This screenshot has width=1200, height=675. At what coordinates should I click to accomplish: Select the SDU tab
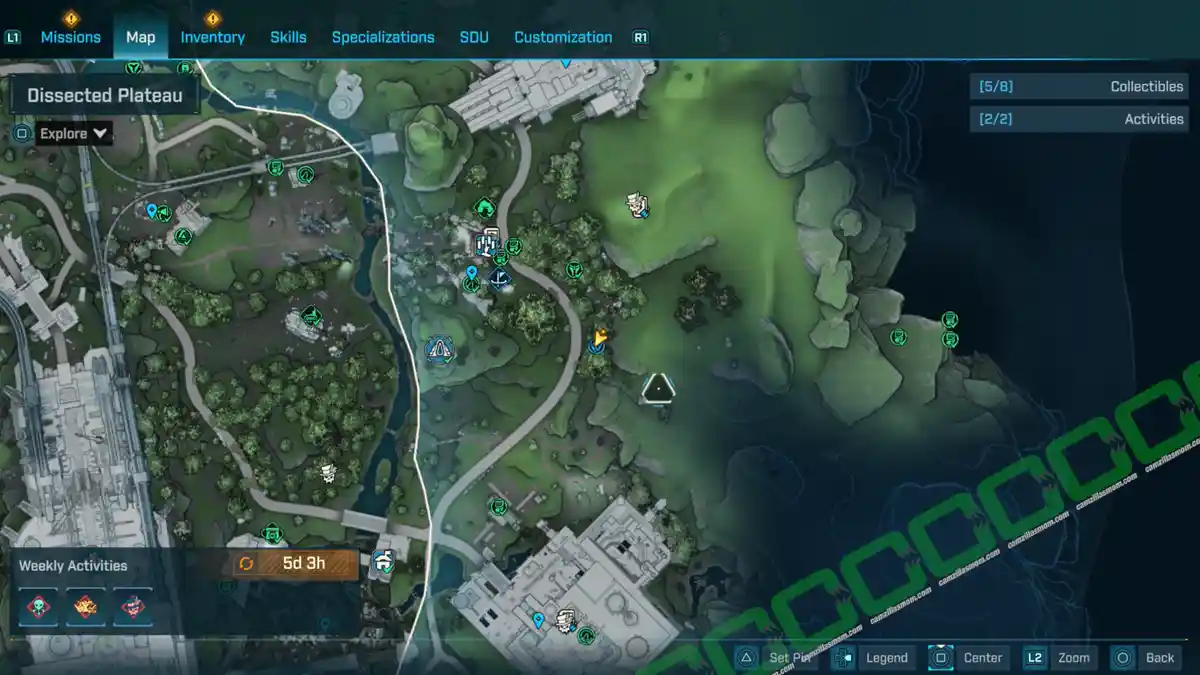(474, 37)
